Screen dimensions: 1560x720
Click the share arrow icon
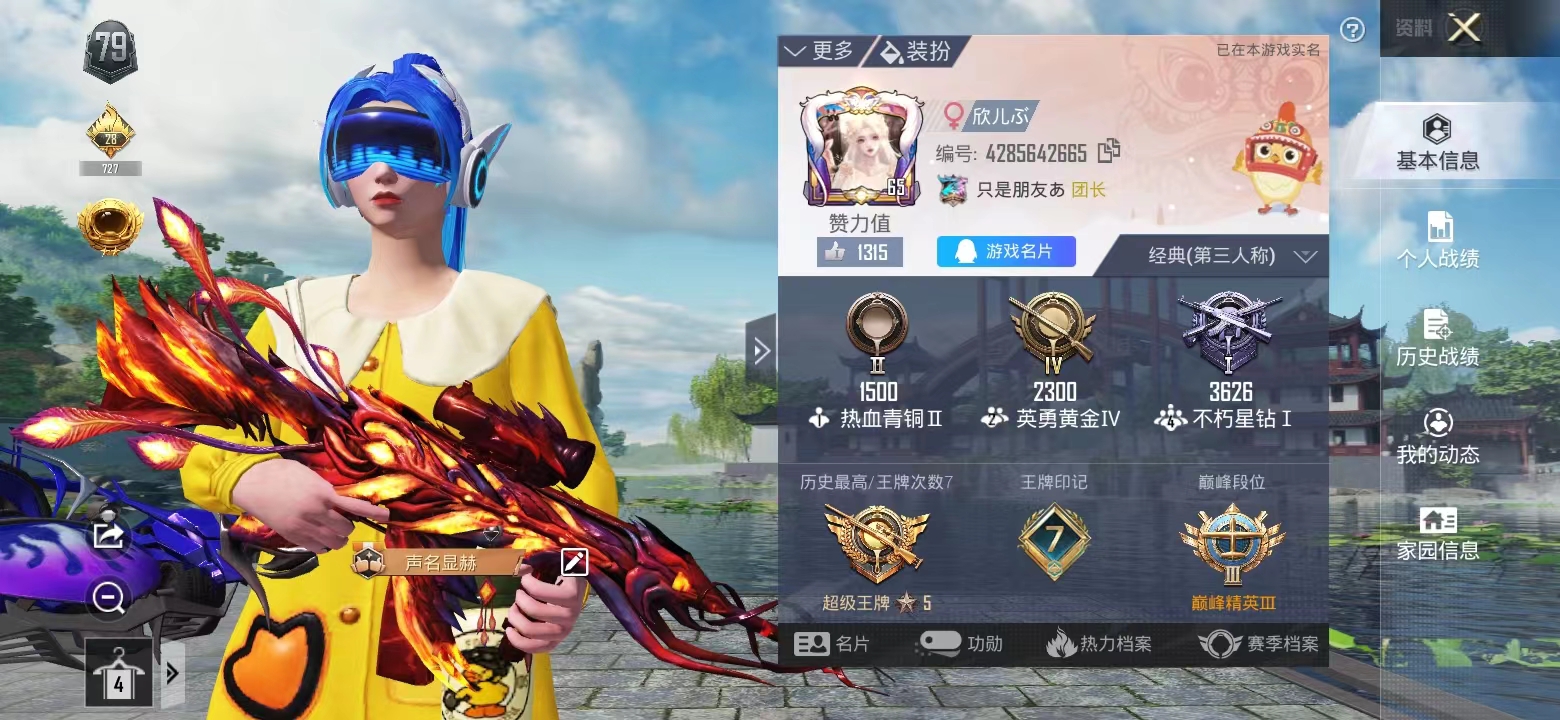(107, 535)
